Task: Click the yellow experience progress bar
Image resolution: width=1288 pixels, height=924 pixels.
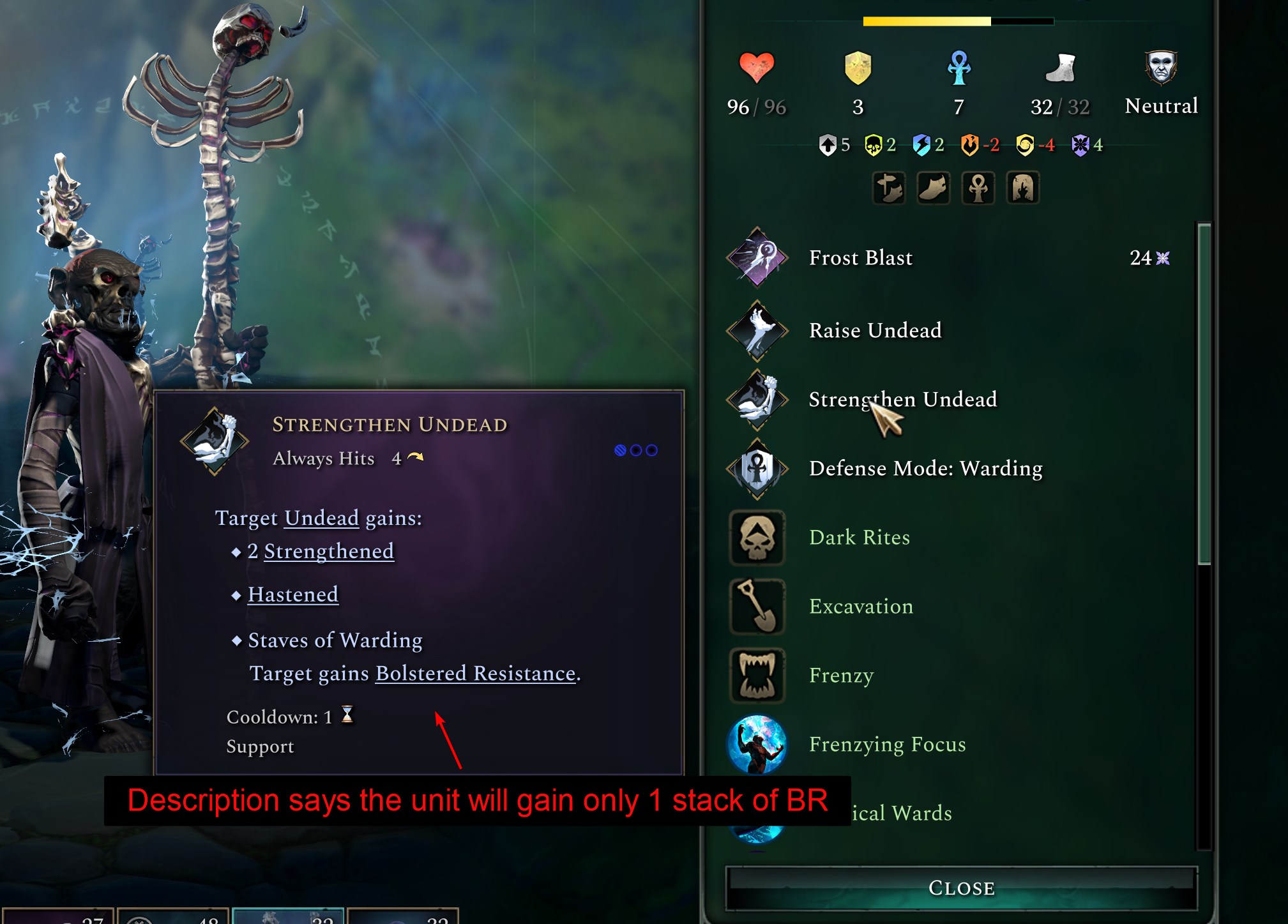Action: 926,21
